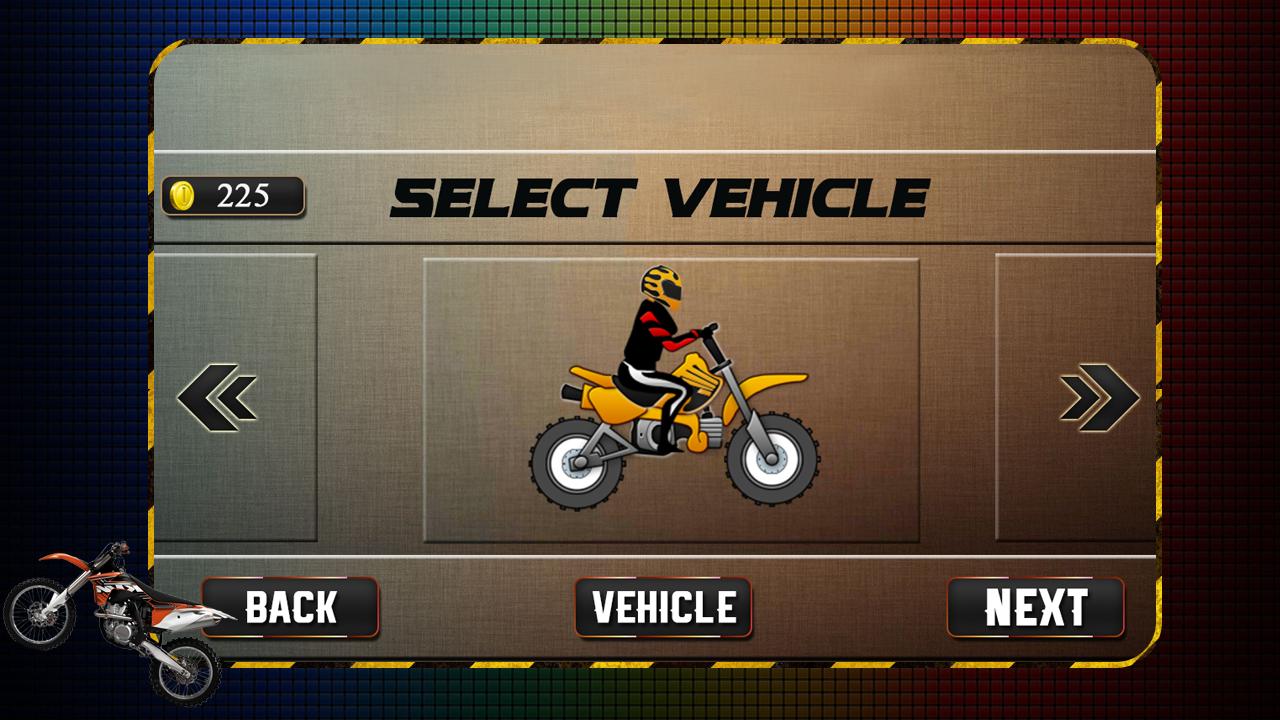Image resolution: width=1280 pixels, height=720 pixels.
Task: Click the SELECT VEHICLE title
Action: [661, 196]
